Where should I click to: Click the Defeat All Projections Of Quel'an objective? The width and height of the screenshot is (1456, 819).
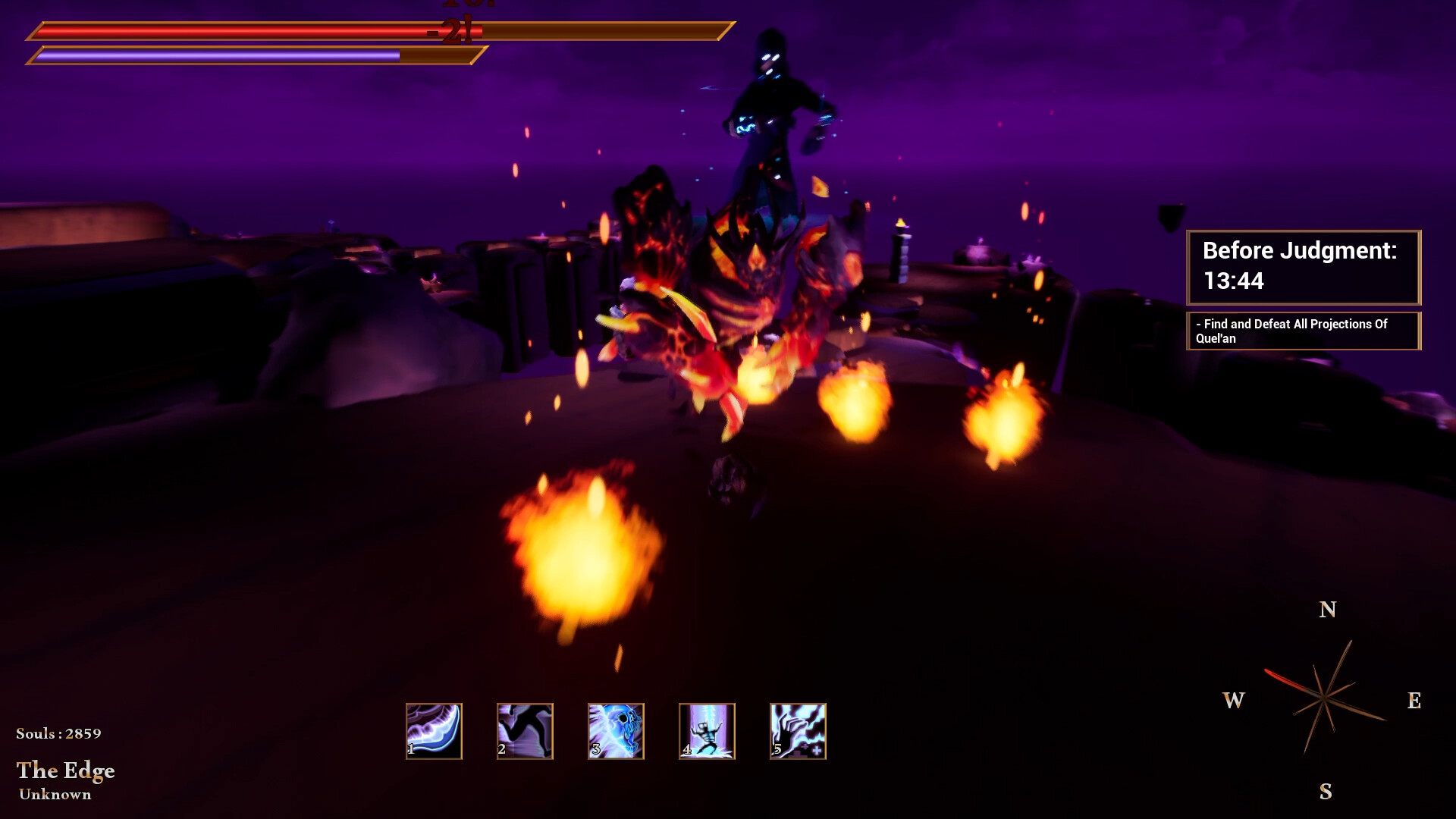(1303, 331)
